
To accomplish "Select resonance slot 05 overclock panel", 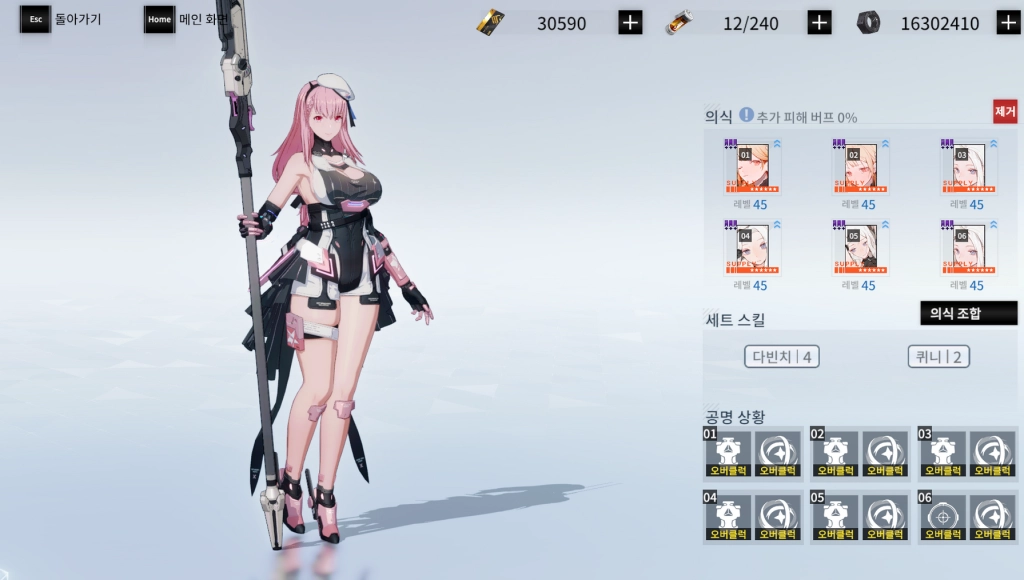I will click(859, 517).
